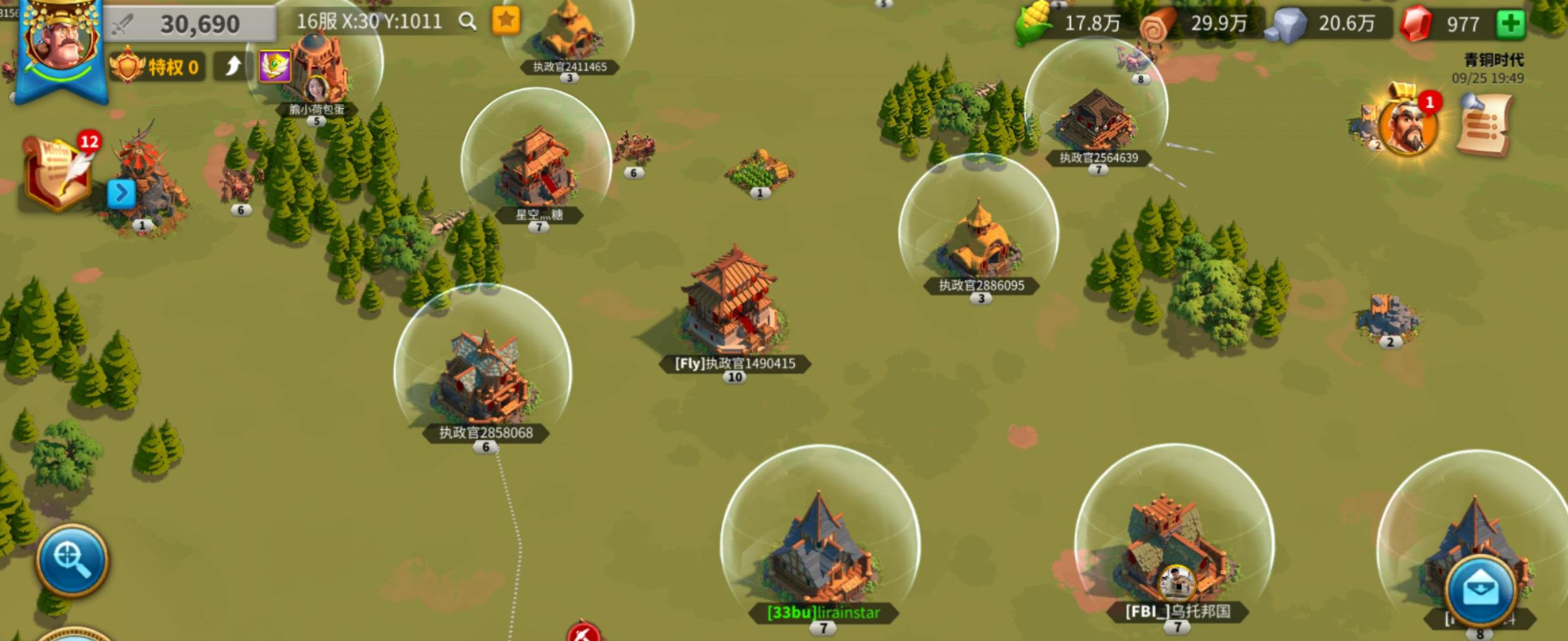Open the 特权 VIP privileges panel
This screenshot has width=1568, height=641.
coord(158,67)
